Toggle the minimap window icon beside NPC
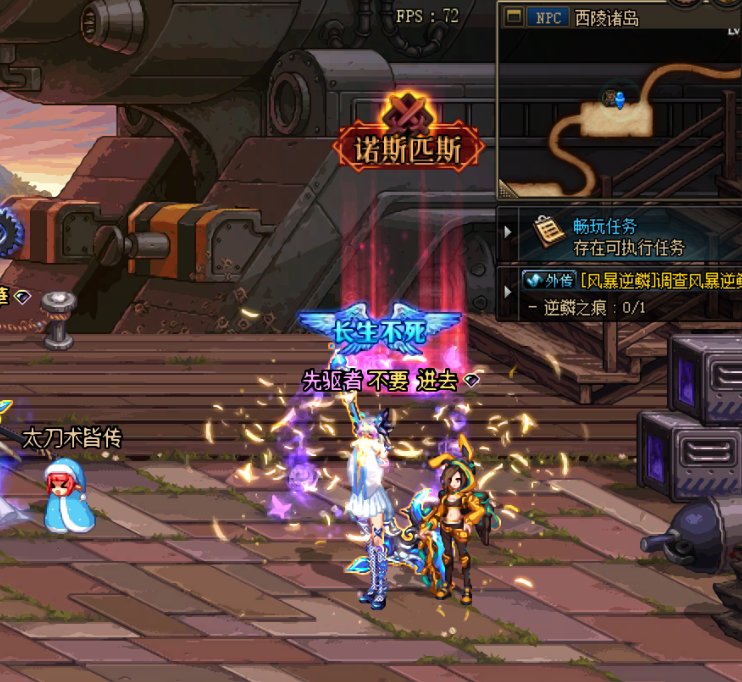 [x=514, y=17]
